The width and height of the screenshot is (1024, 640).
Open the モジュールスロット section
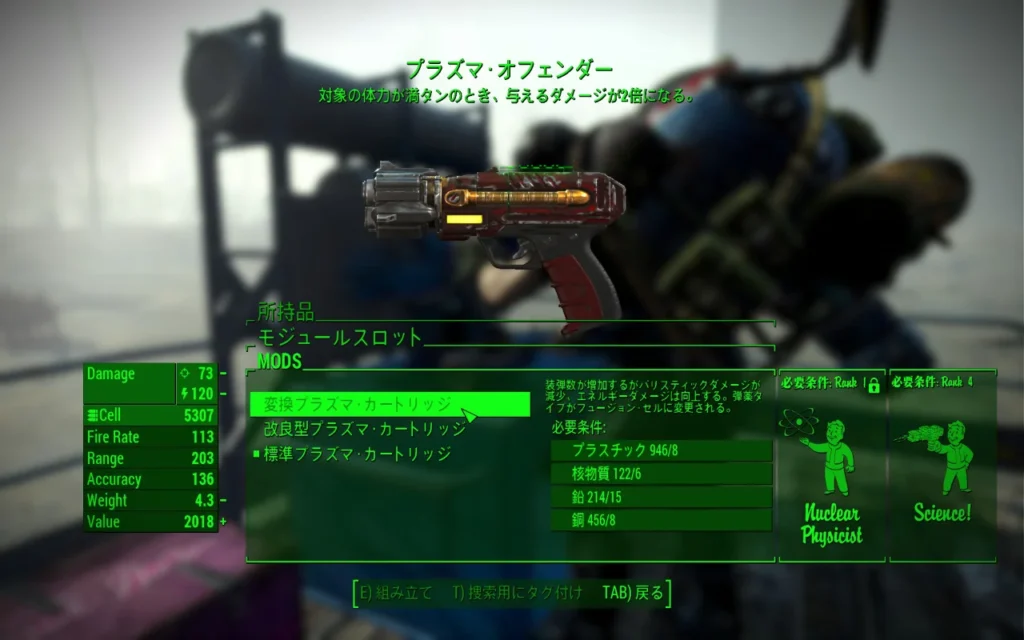coord(341,337)
